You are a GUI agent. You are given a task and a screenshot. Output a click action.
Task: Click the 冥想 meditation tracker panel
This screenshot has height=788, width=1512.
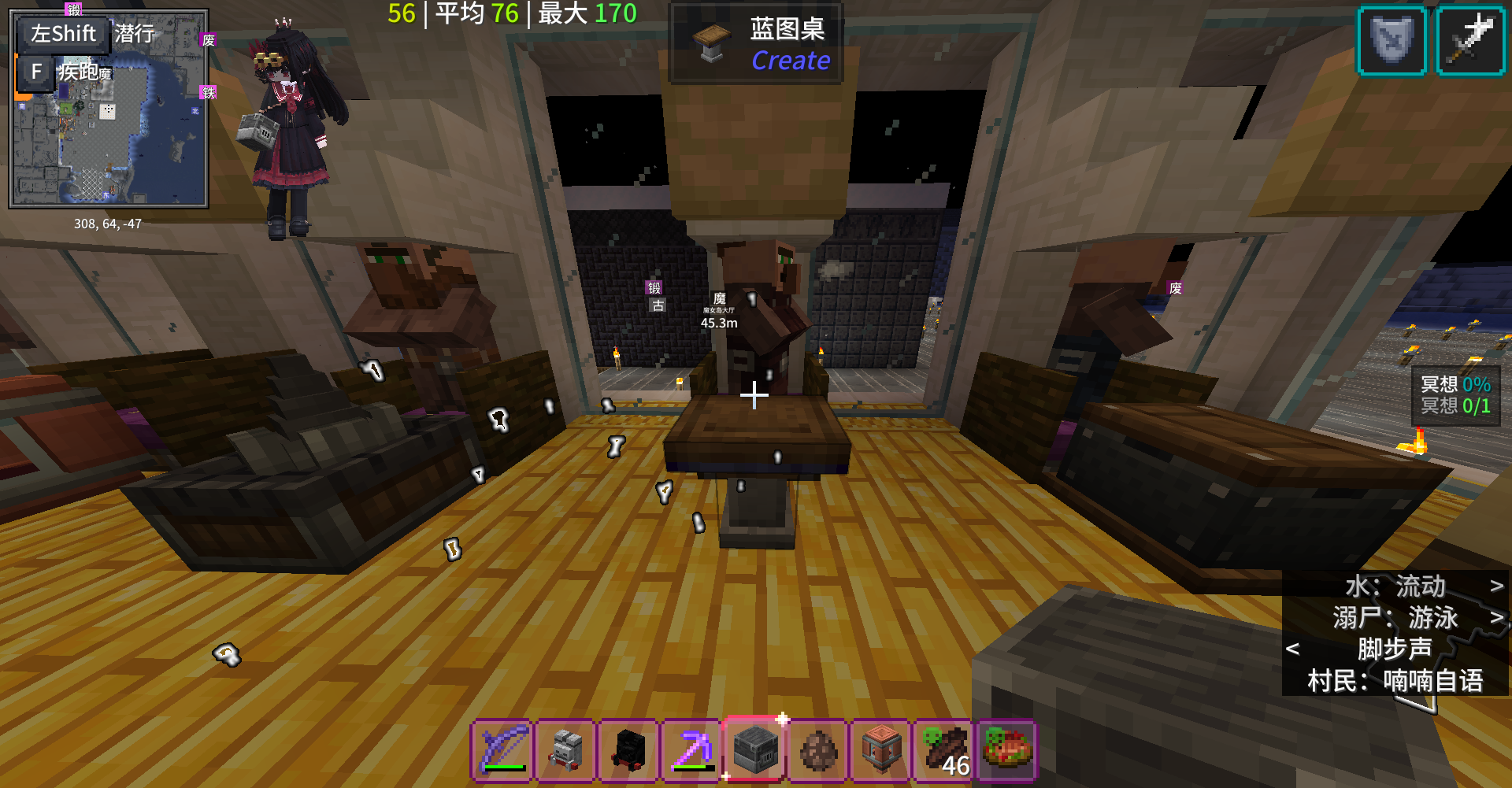(x=1455, y=395)
